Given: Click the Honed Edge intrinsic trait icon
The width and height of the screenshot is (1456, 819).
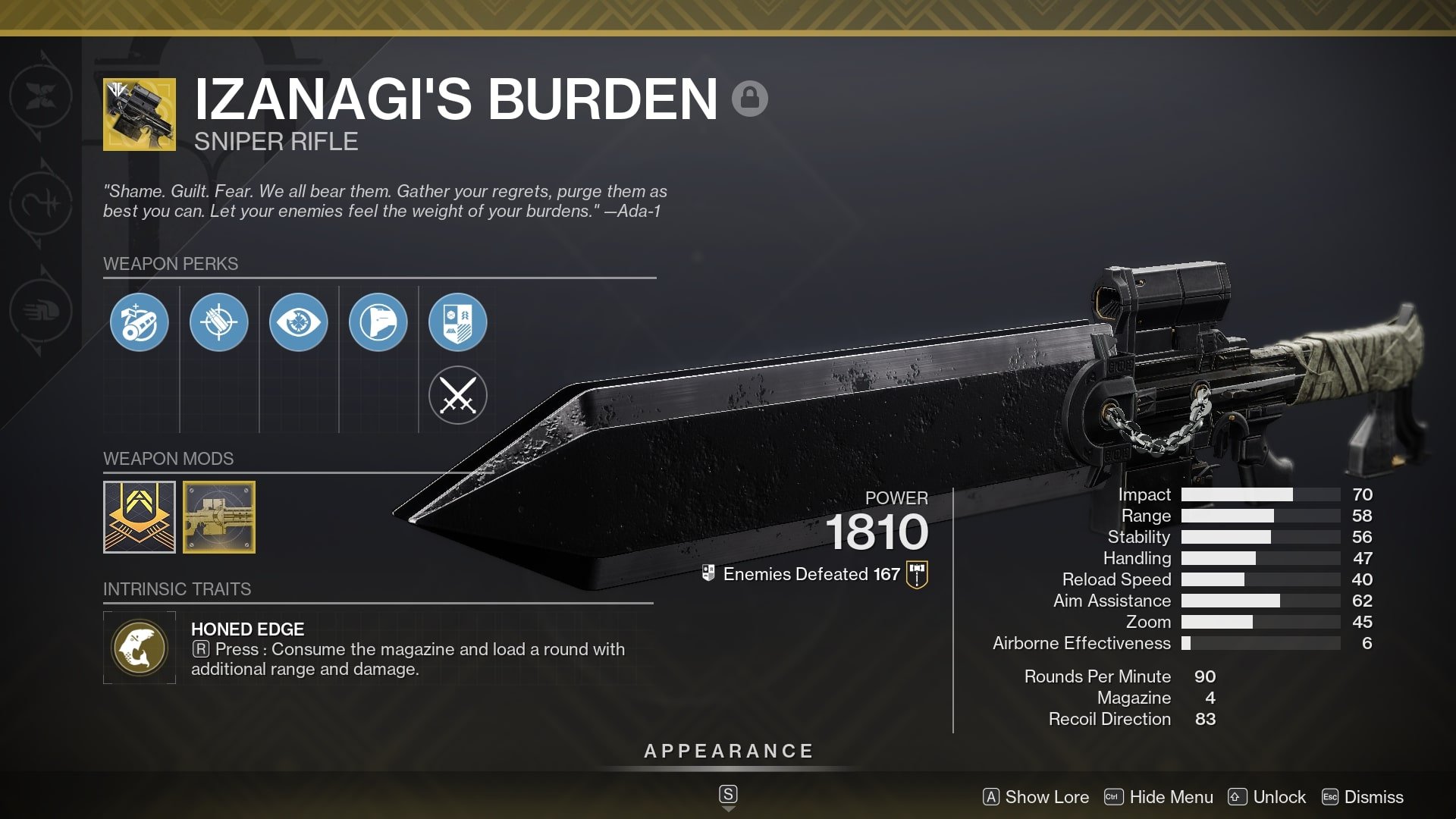Looking at the screenshot, I should coord(140,647).
